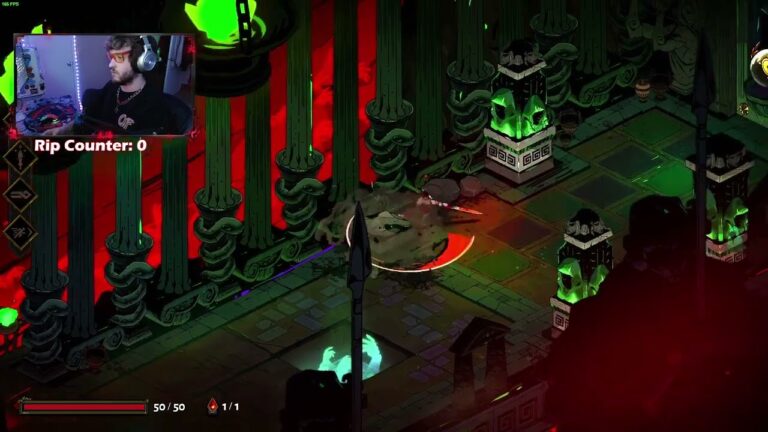Select the horizontal blade Special boon slot
The width and height of the screenshot is (768, 432).
click(19, 193)
